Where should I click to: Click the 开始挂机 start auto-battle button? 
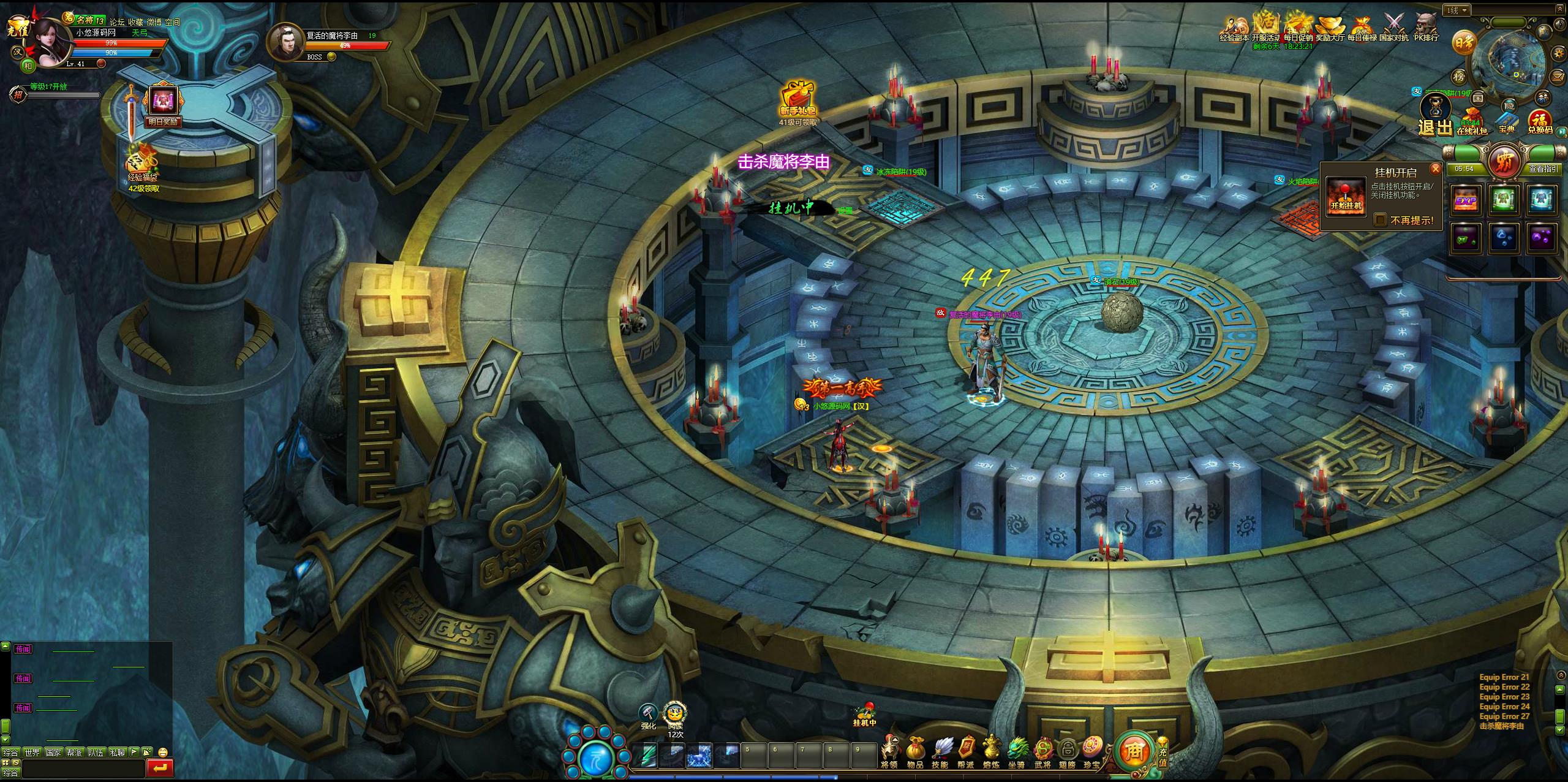pyautogui.click(x=1346, y=197)
